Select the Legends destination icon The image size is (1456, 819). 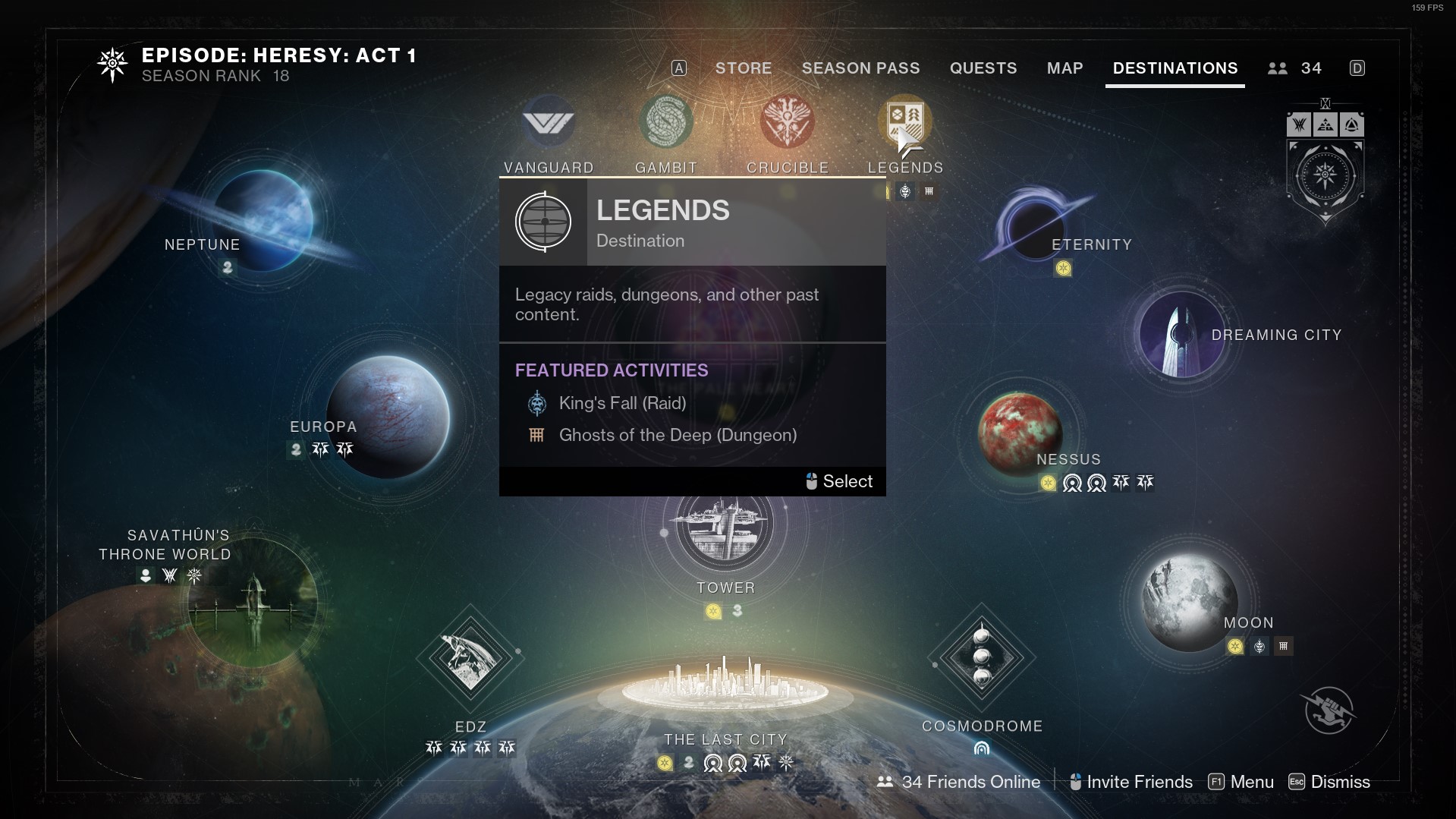(904, 122)
